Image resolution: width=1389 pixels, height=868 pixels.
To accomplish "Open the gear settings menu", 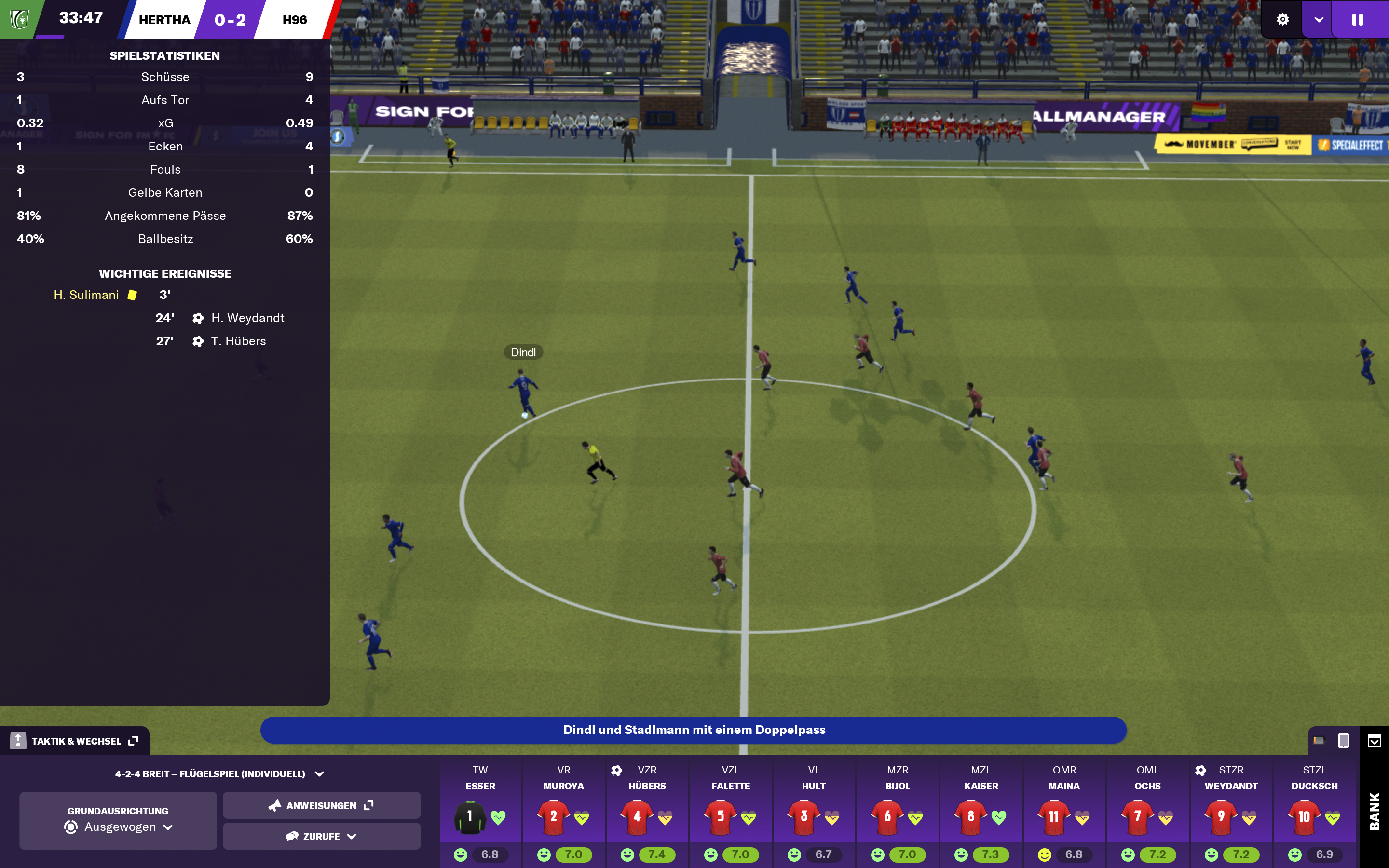I will tap(1282, 19).
